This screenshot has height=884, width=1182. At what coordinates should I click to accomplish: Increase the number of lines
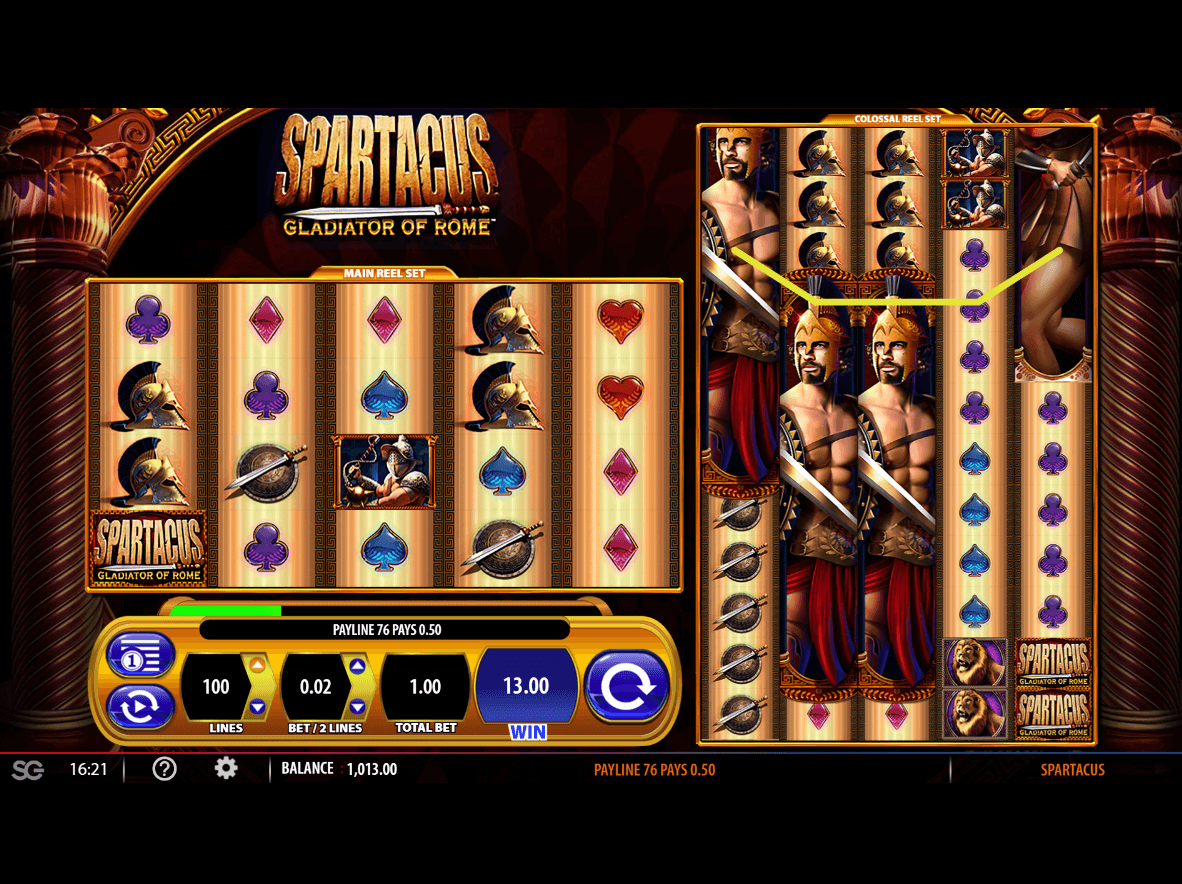point(257,665)
